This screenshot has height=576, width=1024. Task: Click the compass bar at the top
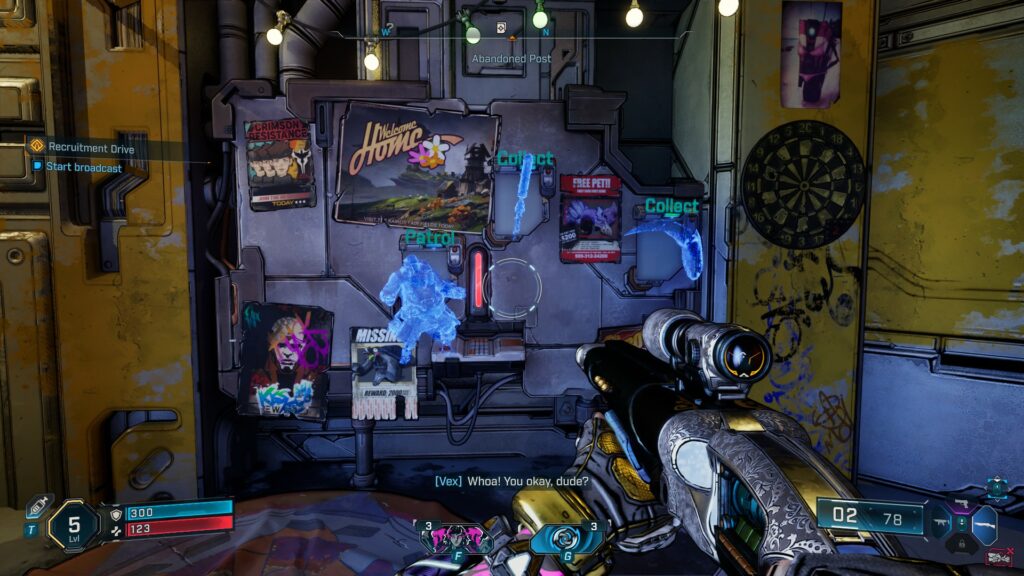click(x=511, y=37)
